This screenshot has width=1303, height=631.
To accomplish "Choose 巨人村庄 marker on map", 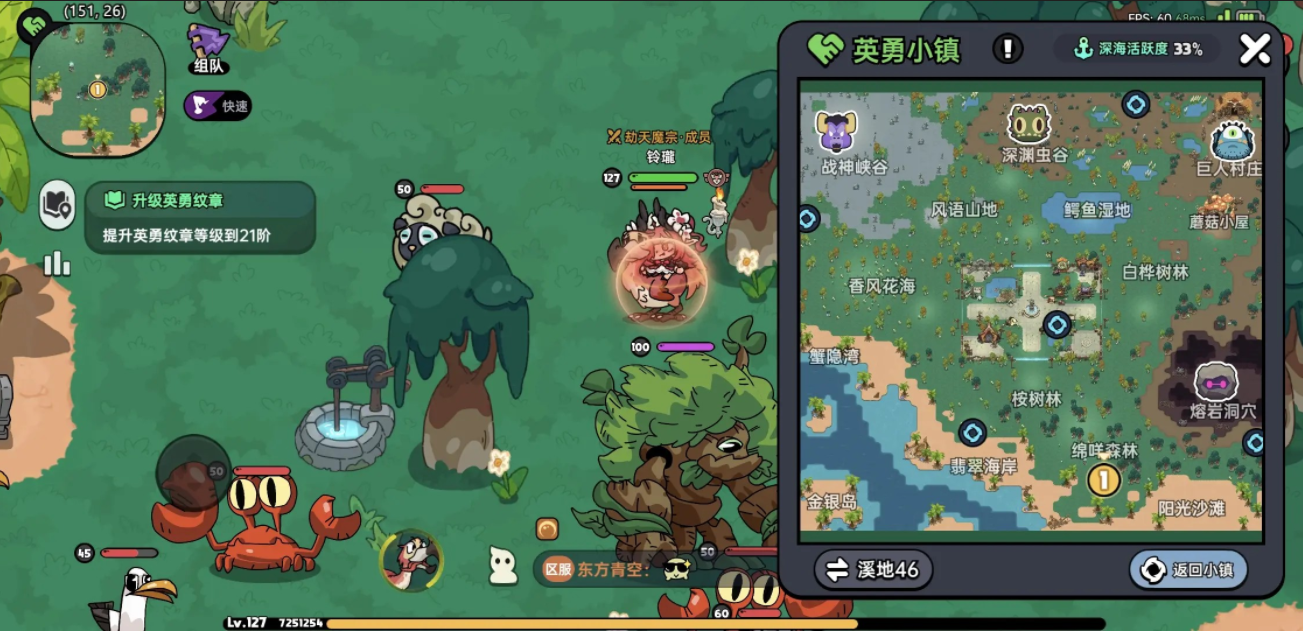I will point(1231,142).
